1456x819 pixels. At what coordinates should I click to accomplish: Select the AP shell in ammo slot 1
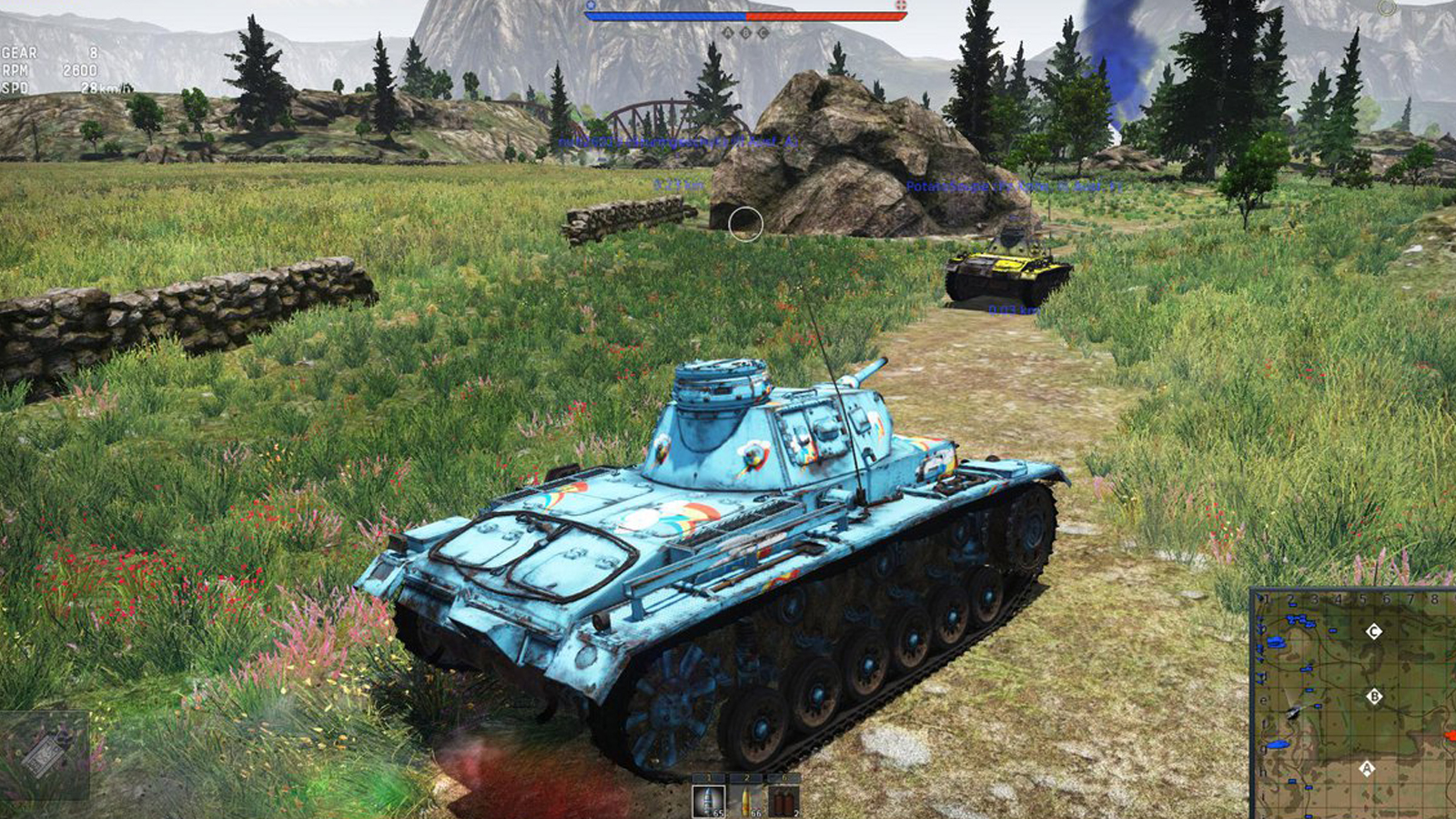click(708, 801)
